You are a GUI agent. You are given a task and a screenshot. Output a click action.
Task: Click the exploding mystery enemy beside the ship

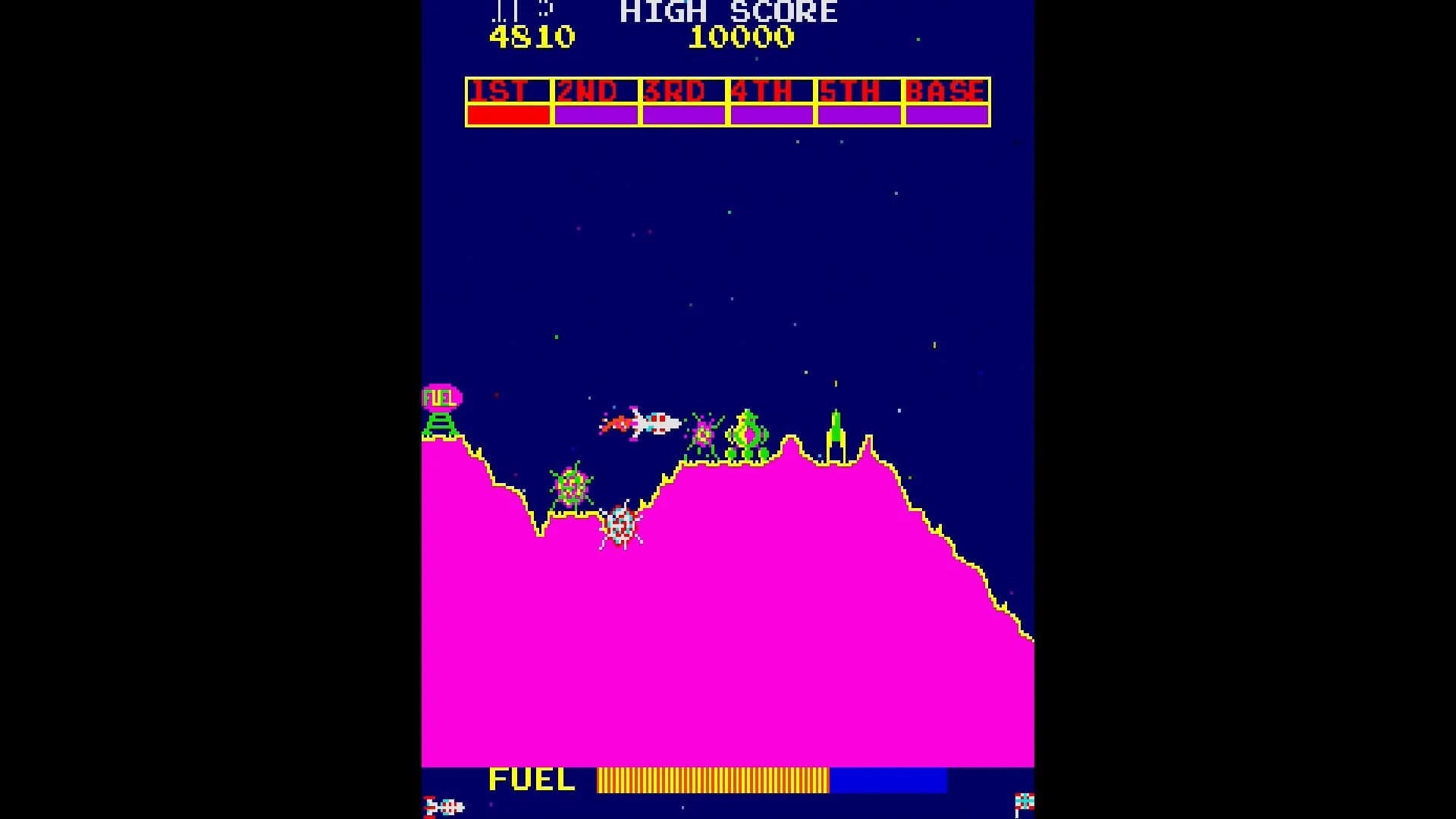click(x=704, y=432)
